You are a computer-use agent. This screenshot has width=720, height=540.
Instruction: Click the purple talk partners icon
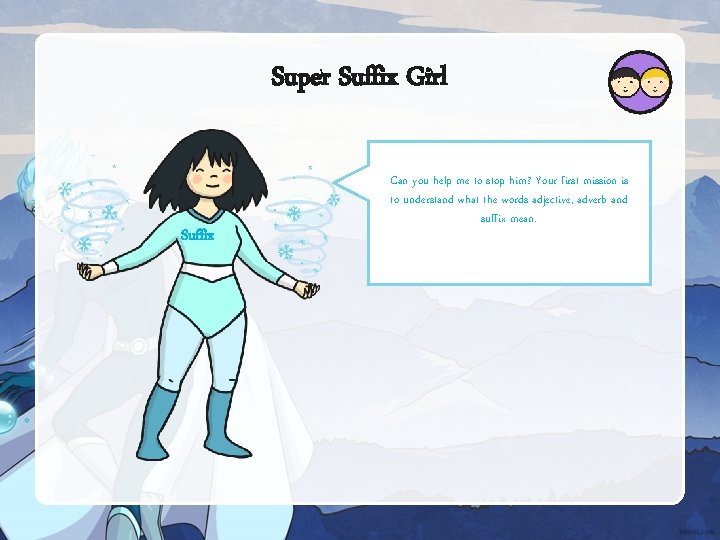(639, 82)
